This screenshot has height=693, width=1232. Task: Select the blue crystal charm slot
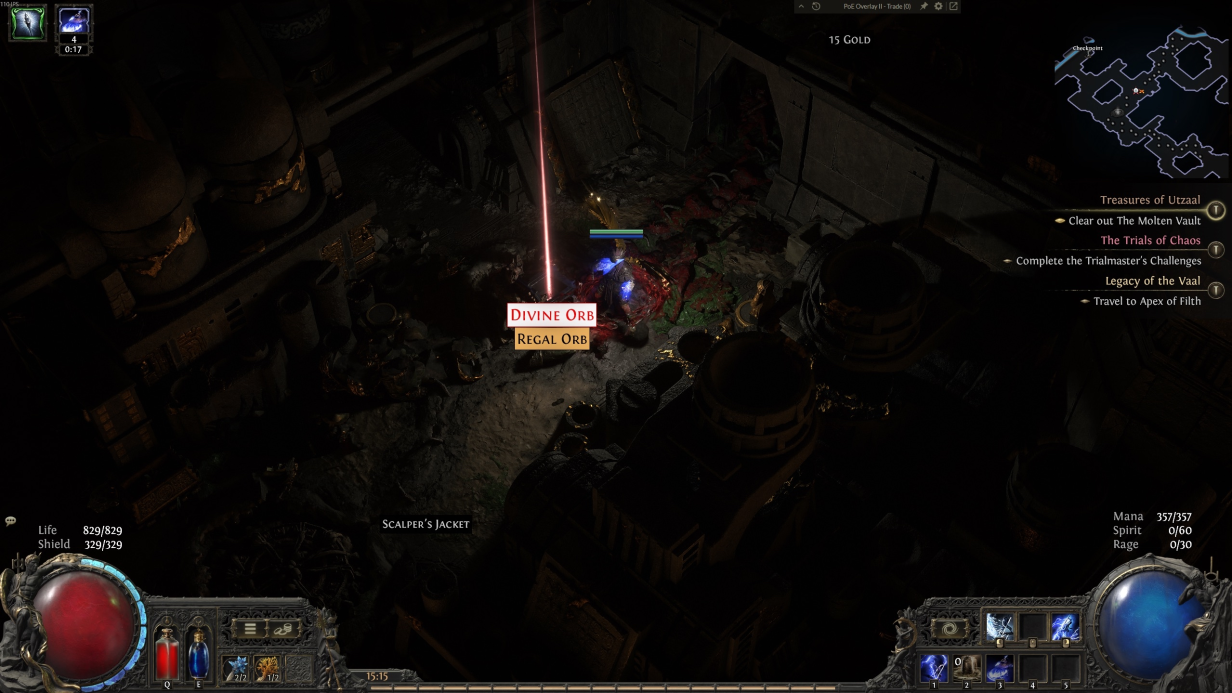[x=237, y=667]
